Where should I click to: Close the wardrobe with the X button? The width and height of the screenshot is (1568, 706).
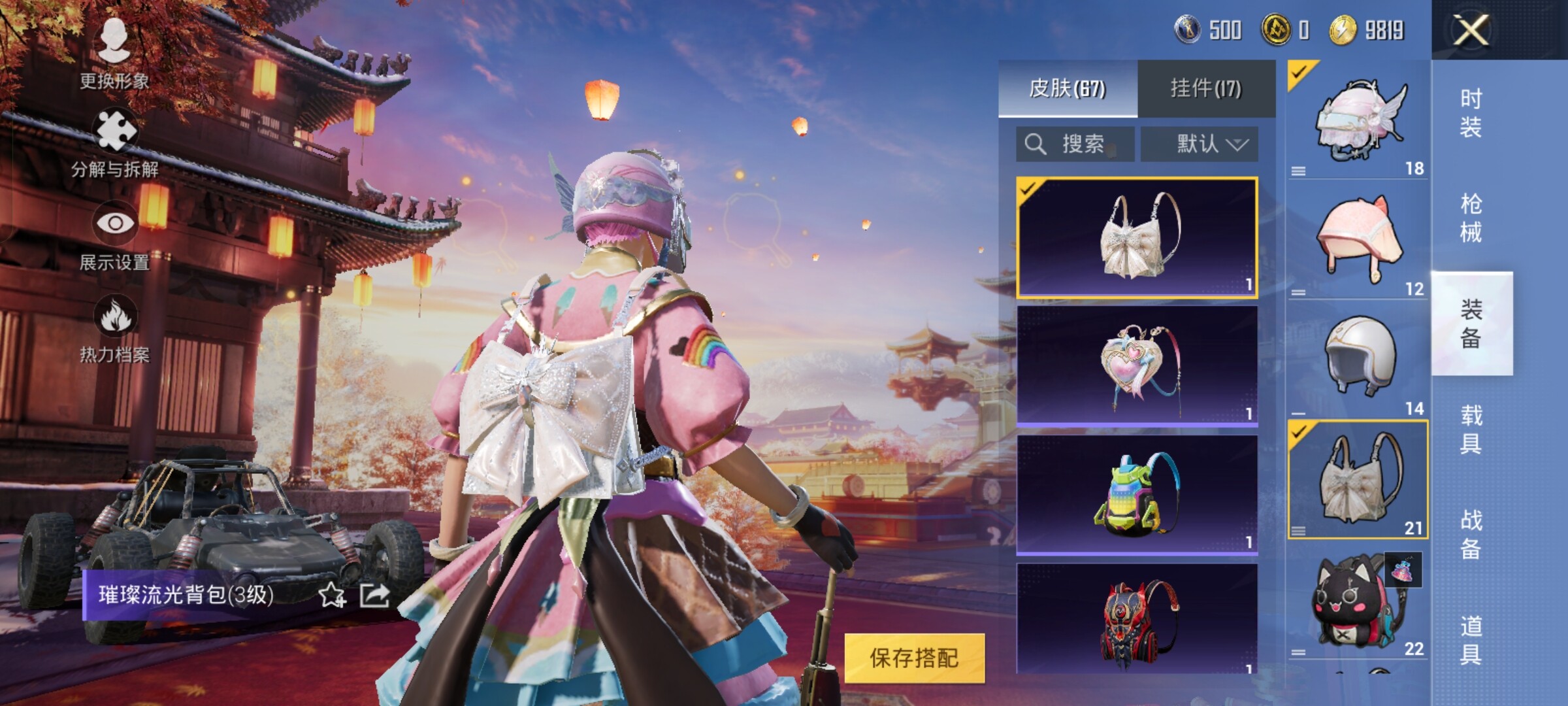1470,30
